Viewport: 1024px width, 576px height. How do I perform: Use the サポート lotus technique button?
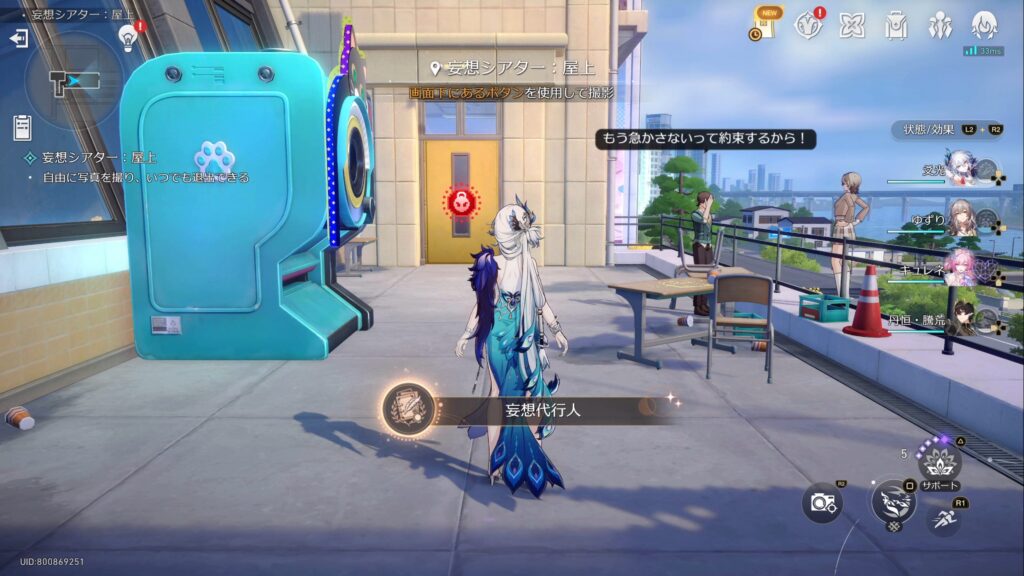939,462
